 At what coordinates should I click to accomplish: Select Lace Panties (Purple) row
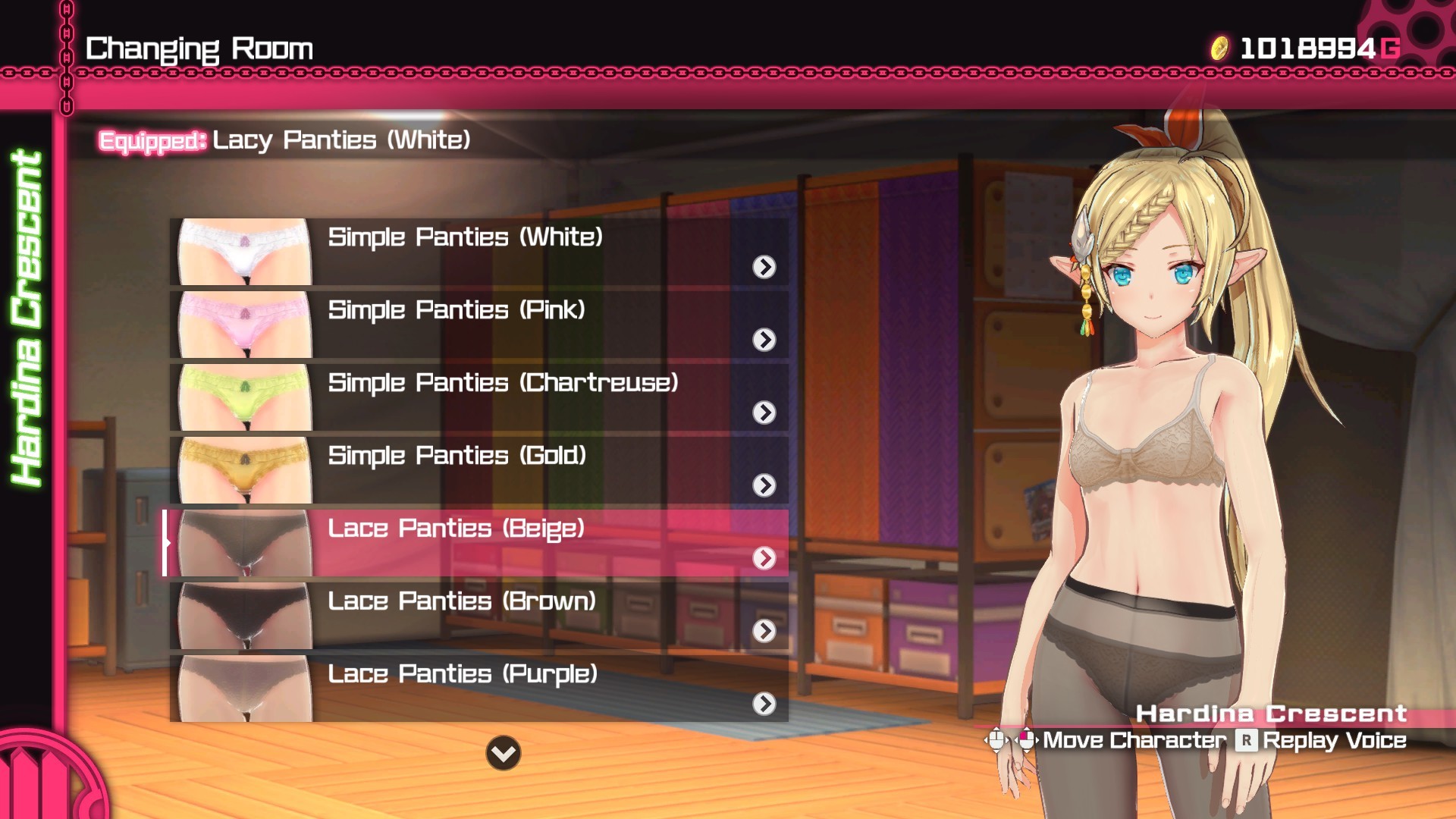[x=478, y=687]
